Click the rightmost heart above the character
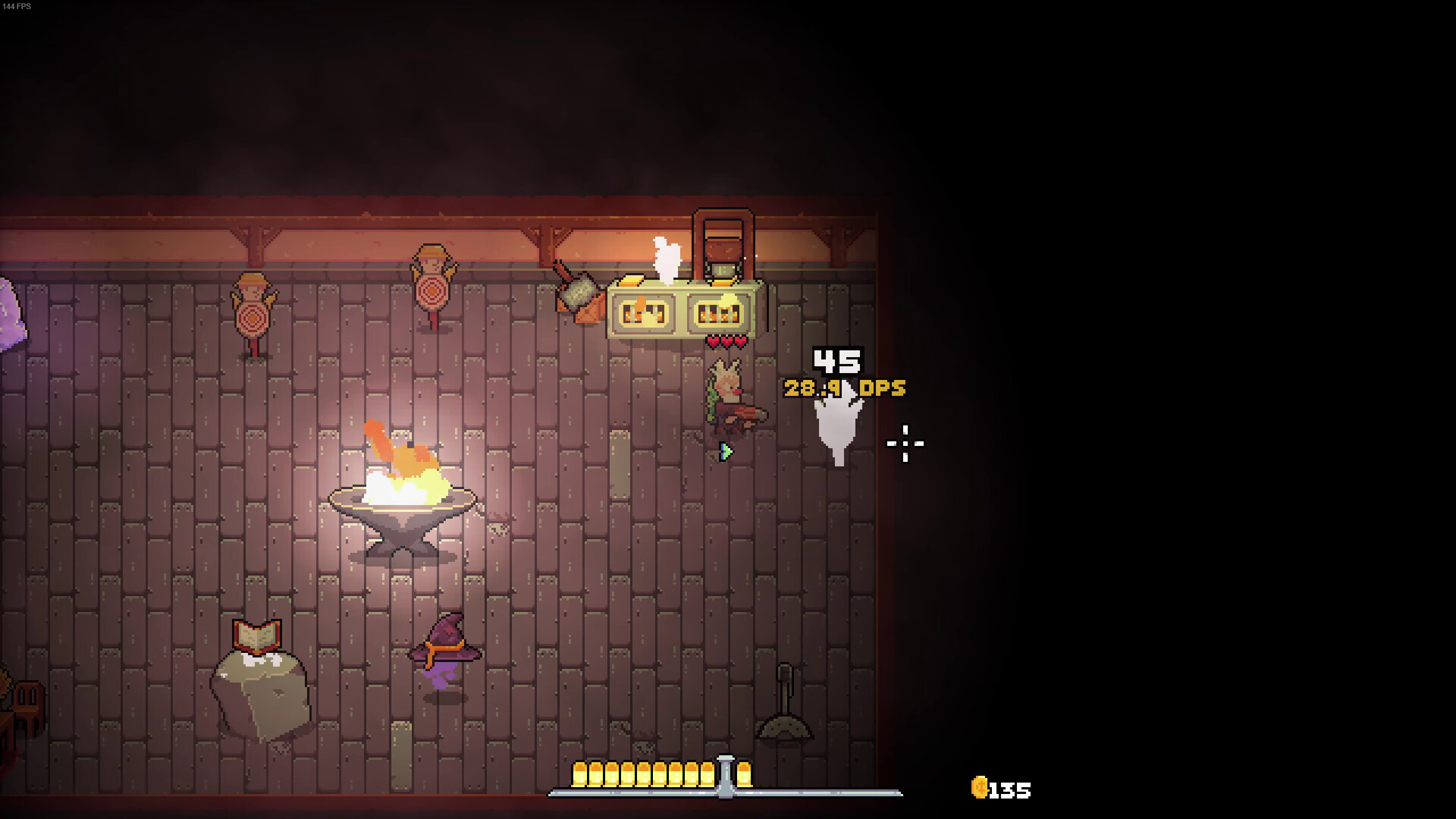1456x819 pixels. [739, 341]
